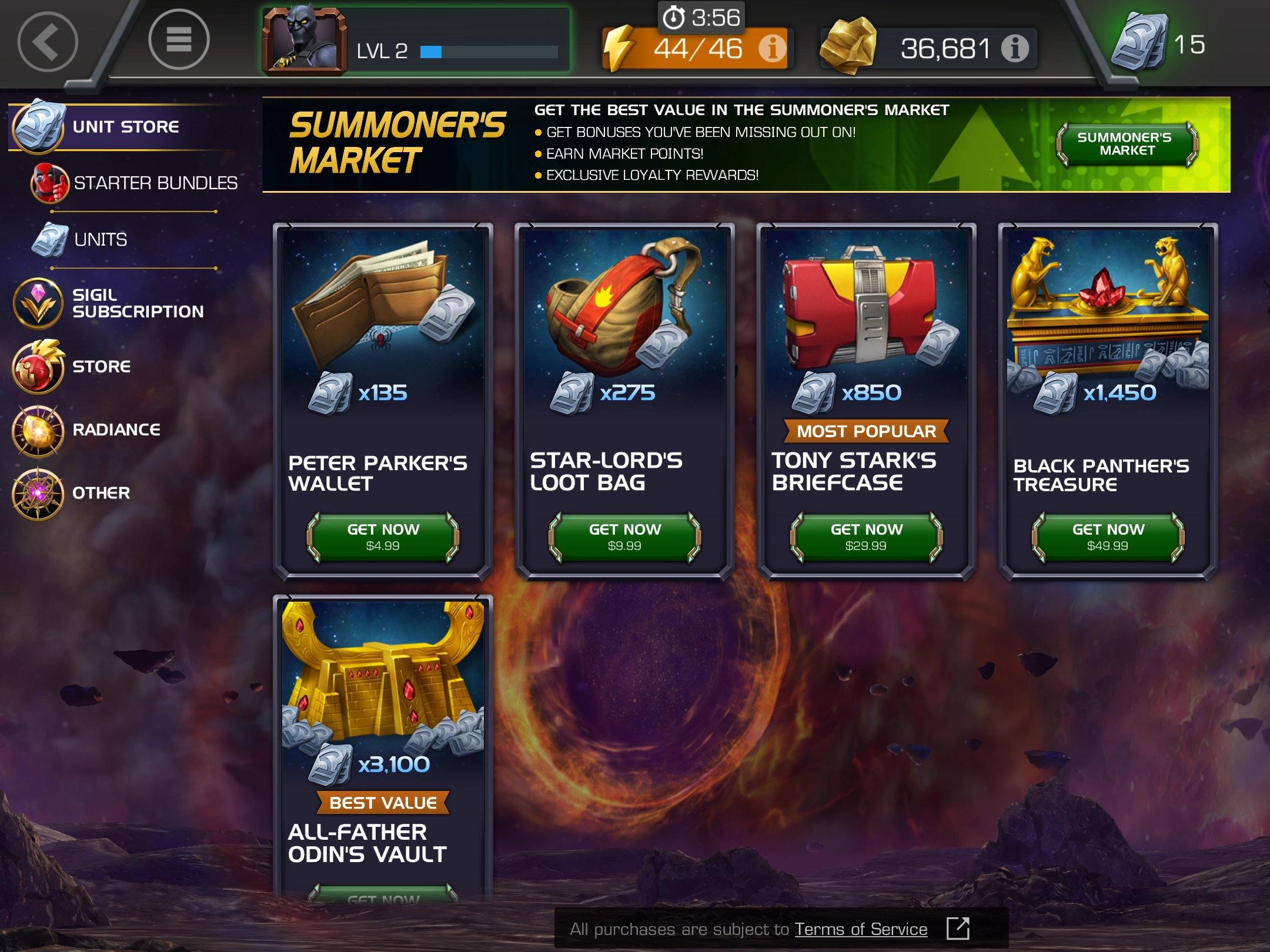This screenshot has width=1270, height=952.
Task: Open the Terms of Service link
Action: pos(861,930)
